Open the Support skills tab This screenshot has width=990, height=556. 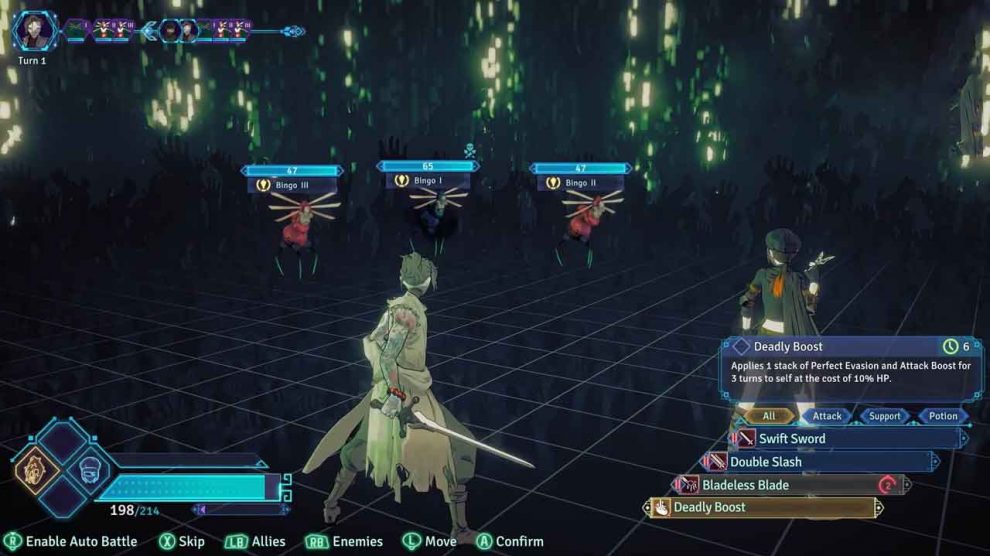884,416
